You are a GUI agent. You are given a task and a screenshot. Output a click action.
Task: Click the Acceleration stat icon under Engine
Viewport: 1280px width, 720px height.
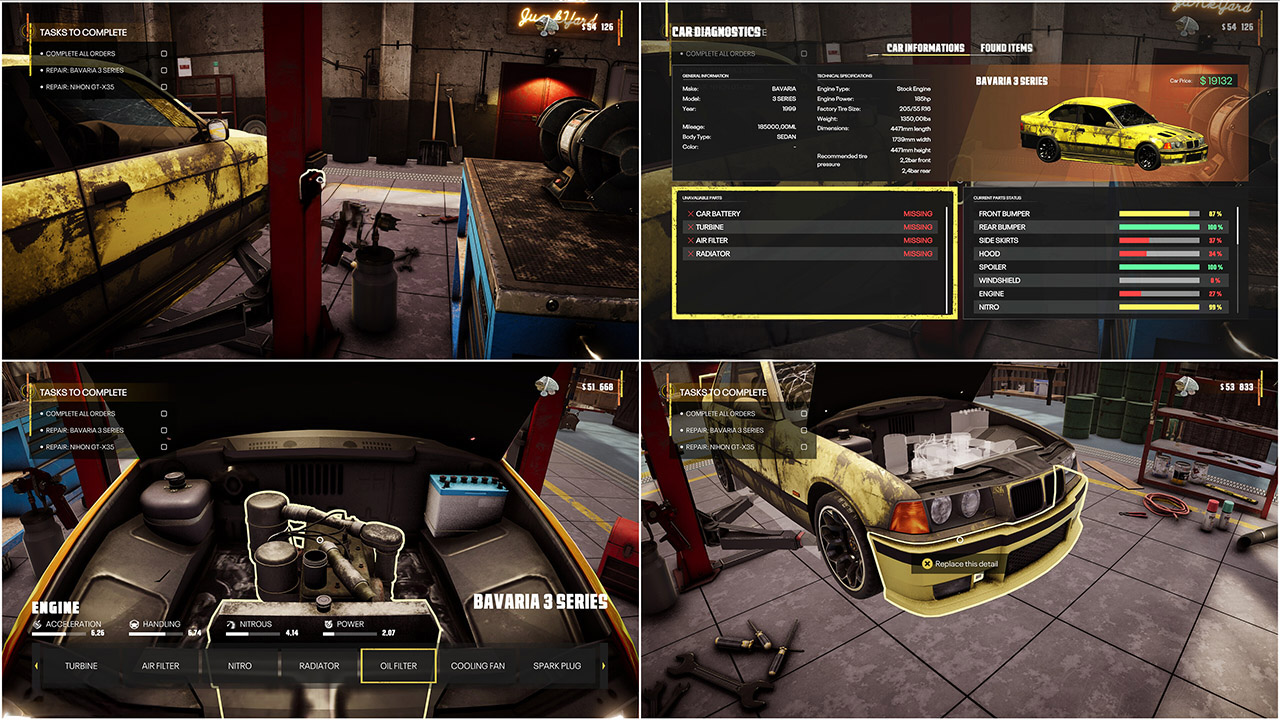[x=38, y=622]
